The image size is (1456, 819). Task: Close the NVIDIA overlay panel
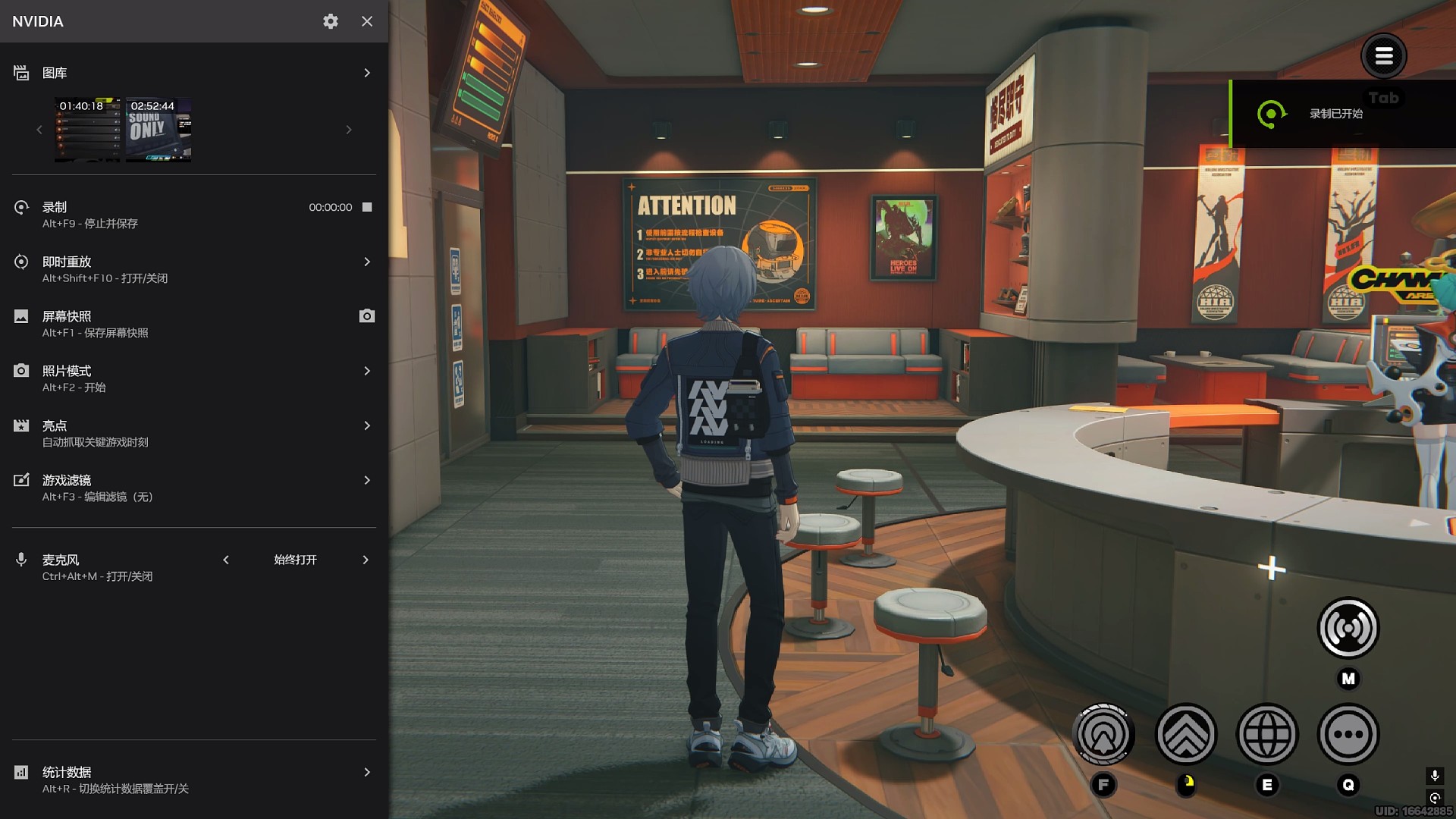click(367, 21)
